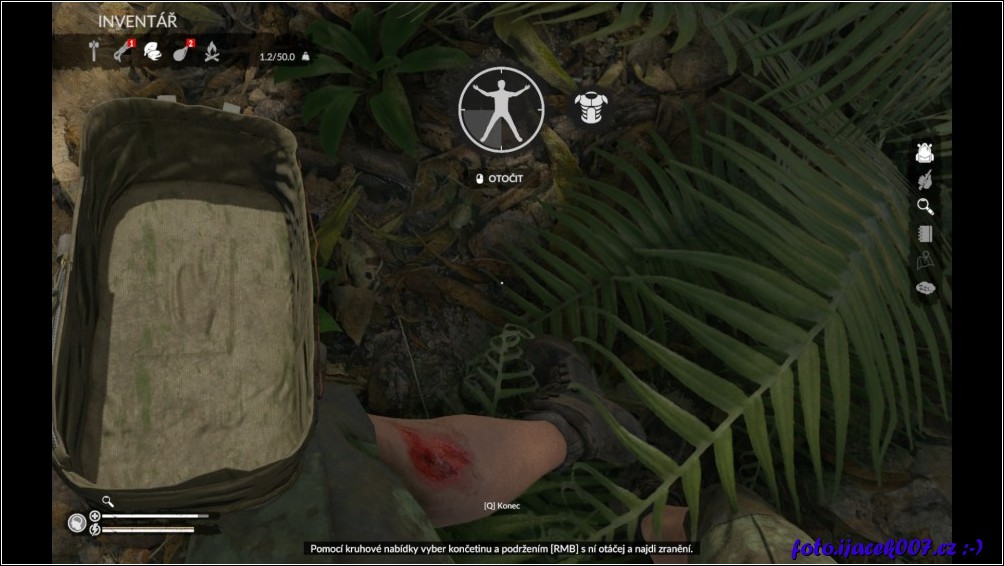Screen dimensions: 1004x566
Task: Choose the sleep cloud icon
Action: 926,288
